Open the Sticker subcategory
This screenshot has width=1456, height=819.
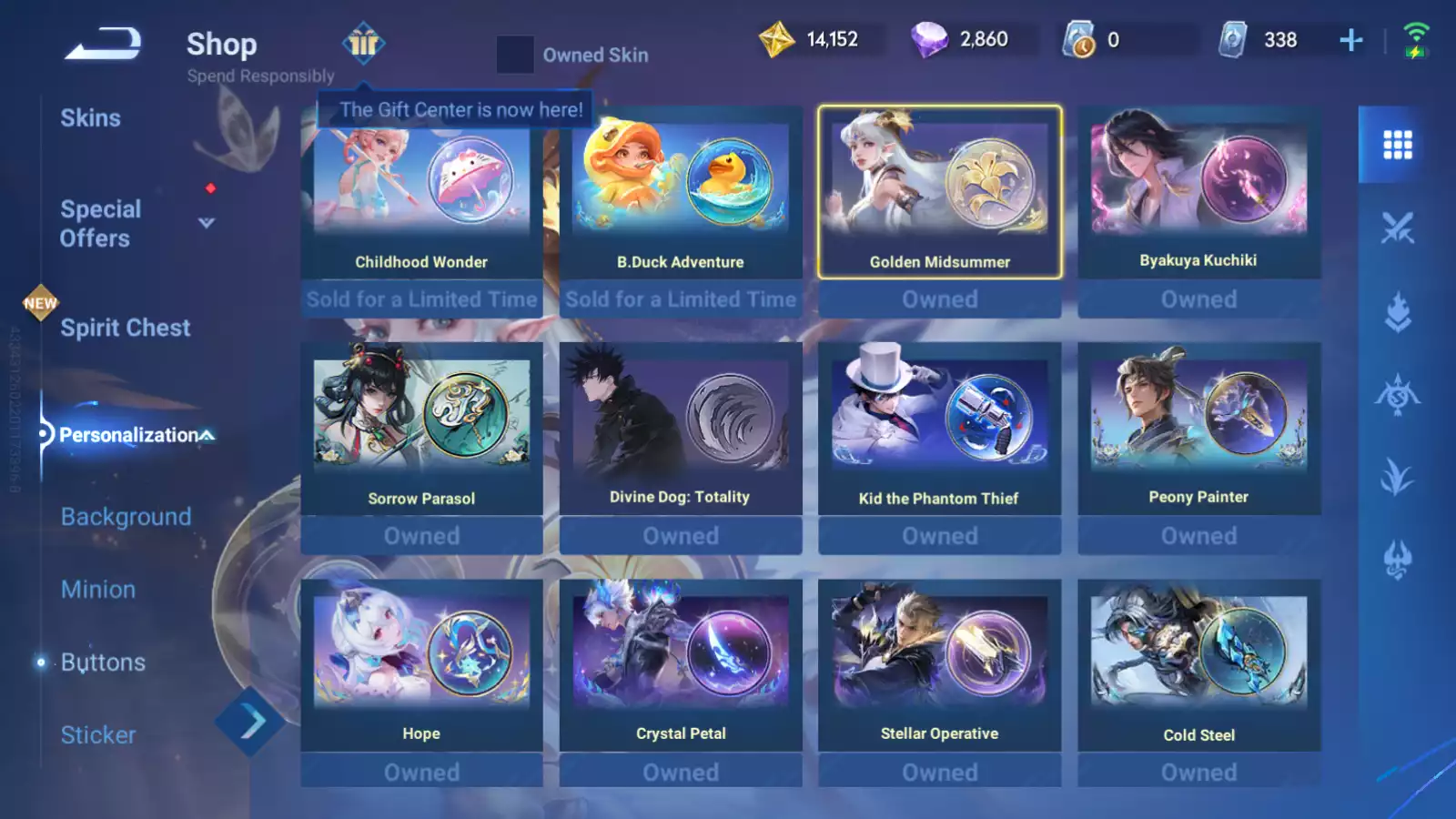coord(98,735)
